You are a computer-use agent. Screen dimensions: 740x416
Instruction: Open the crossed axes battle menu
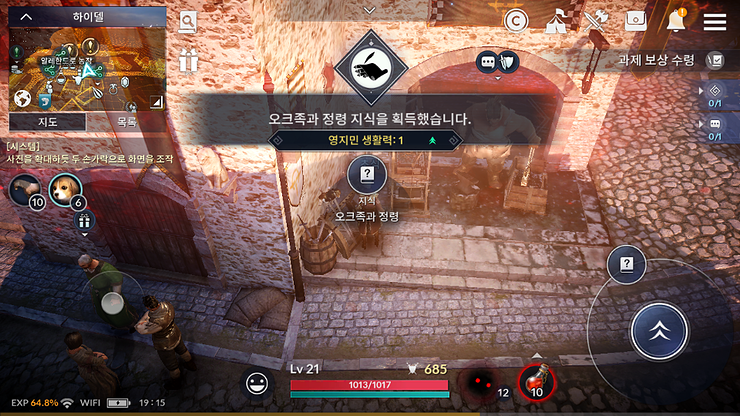(x=596, y=21)
